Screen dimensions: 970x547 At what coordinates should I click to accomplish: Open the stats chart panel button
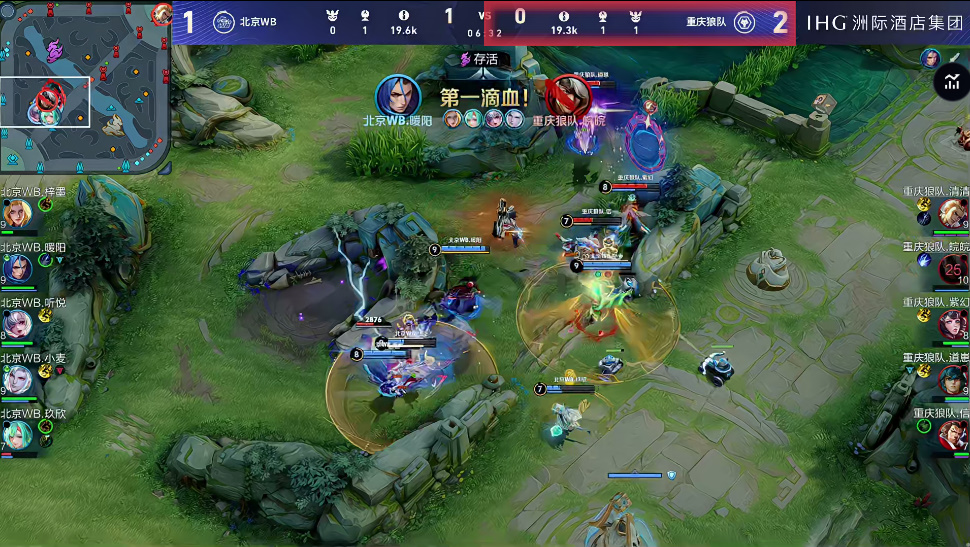pyautogui.click(x=949, y=83)
